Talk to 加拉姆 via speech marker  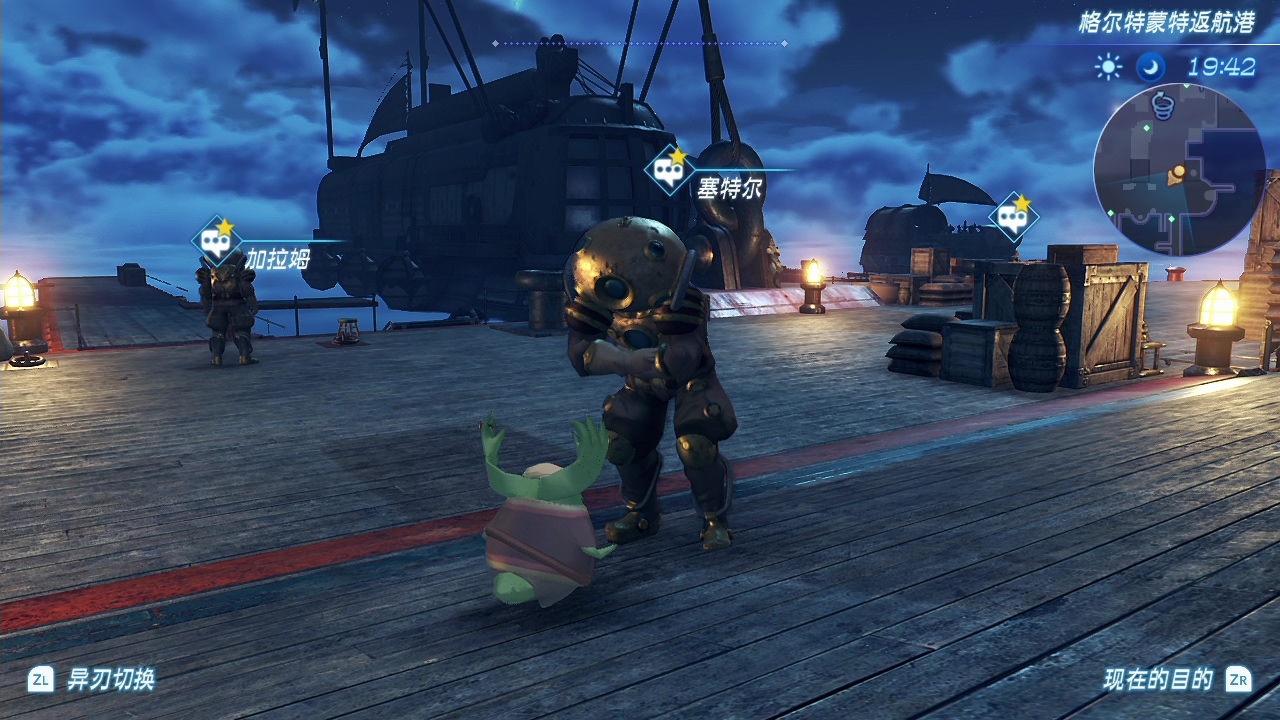click(x=216, y=241)
